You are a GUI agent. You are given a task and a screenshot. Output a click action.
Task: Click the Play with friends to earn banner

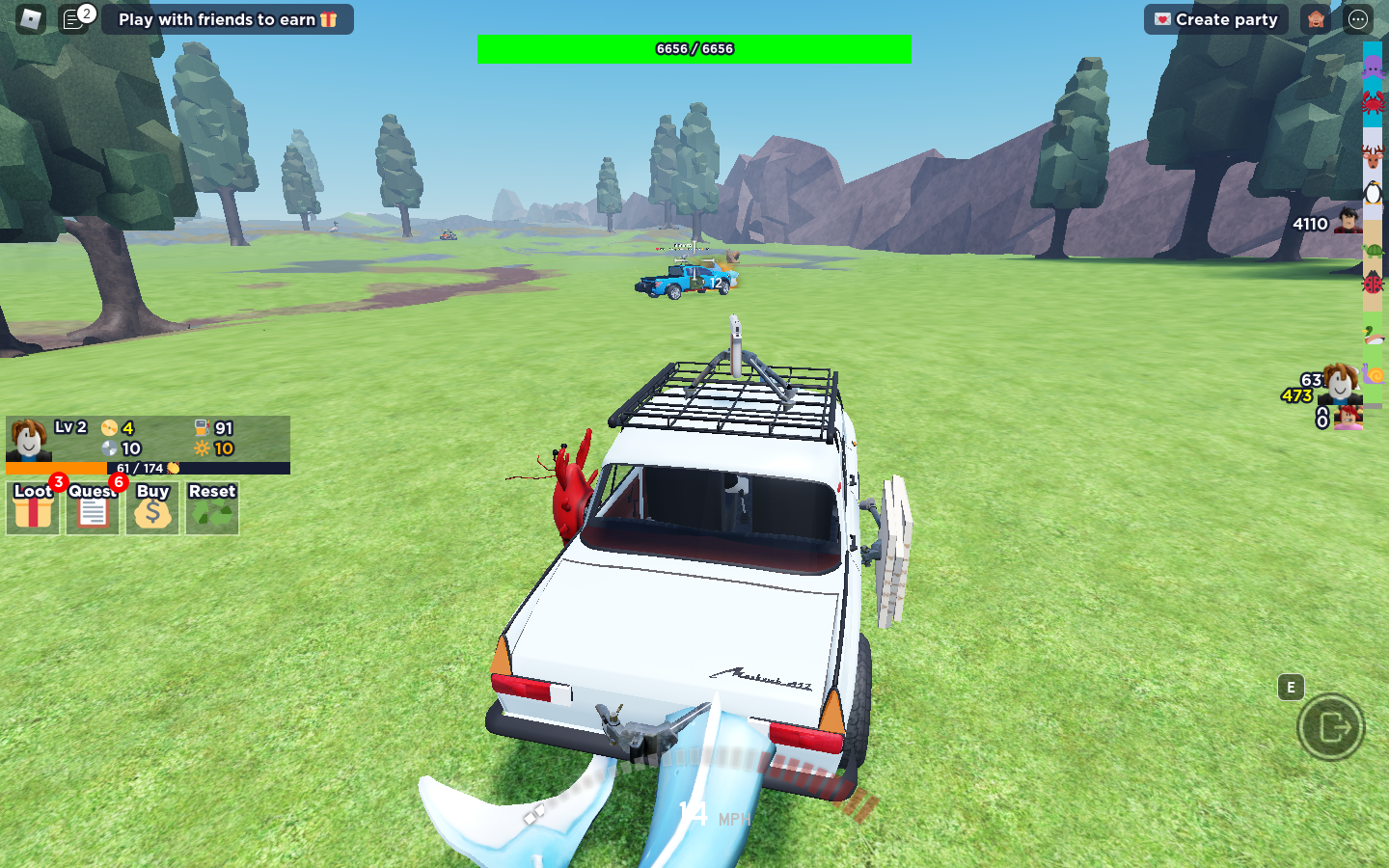[x=228, y=18]
